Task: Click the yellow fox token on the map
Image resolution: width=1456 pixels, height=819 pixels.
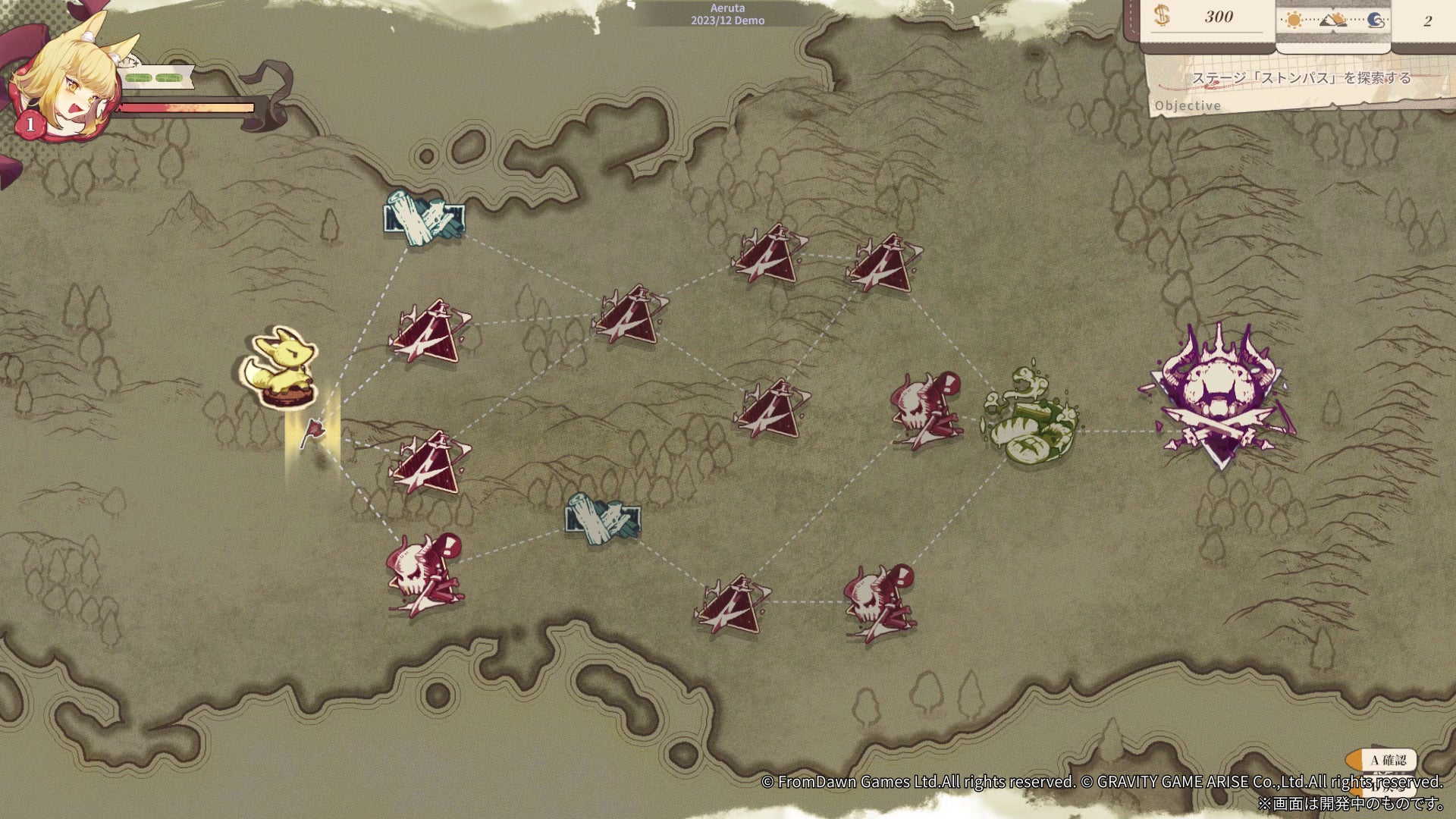Action: [x=279, y=368]
